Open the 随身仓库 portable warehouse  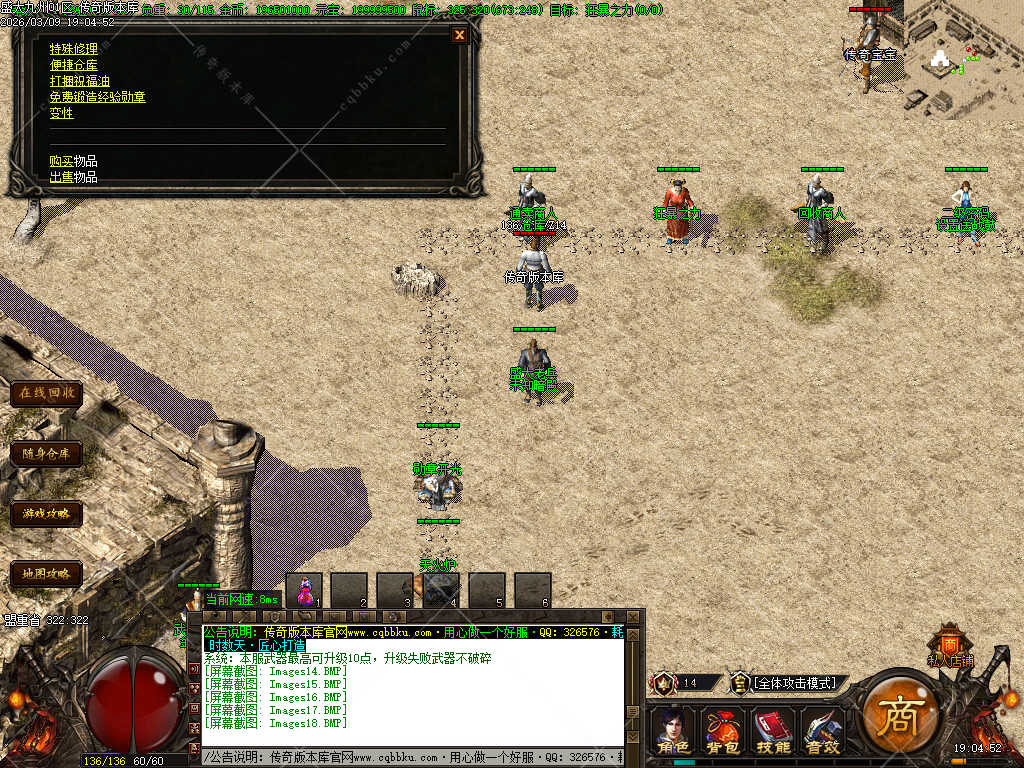point(46,453)
